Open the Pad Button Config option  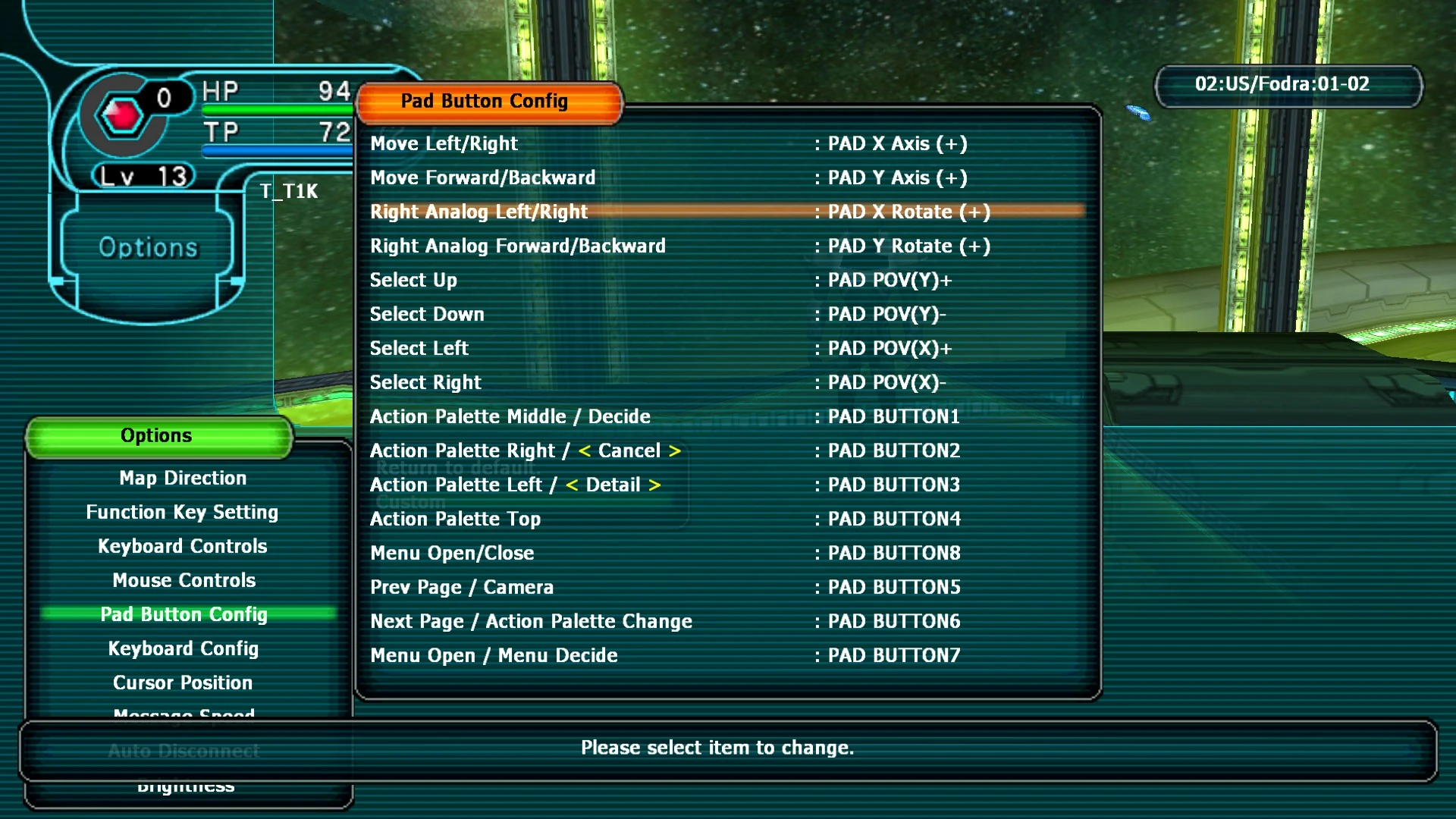(184, 614)
